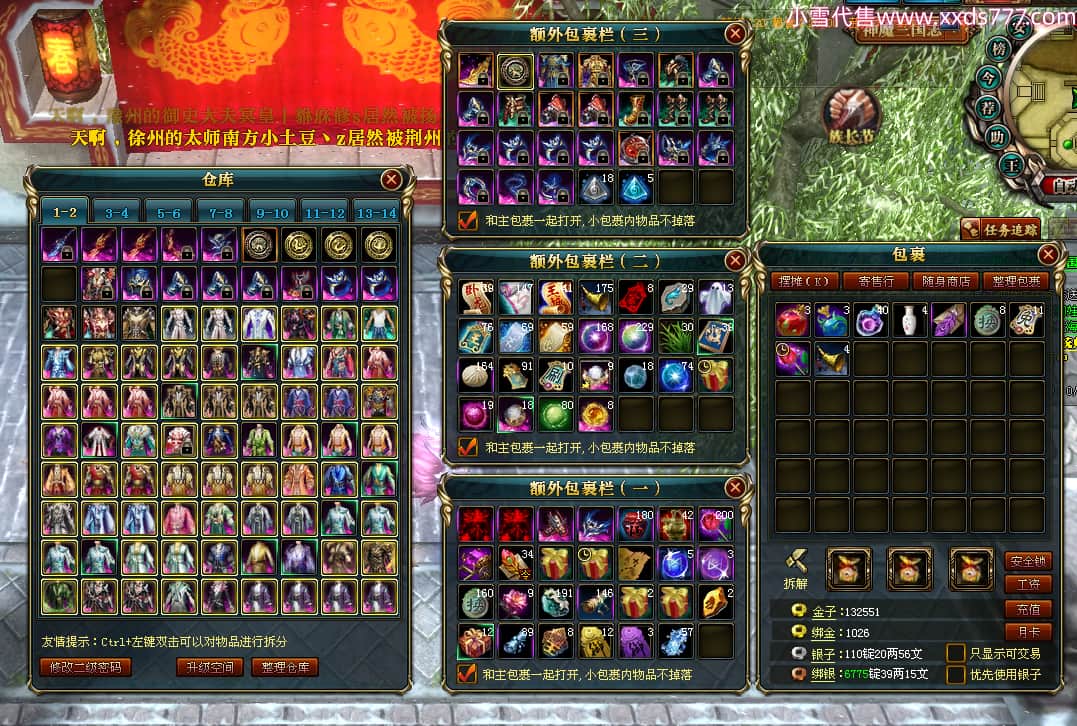The height and width of the screenshot is (726, 1077).
Task: Select the white porcelain vase item
Action: (906, 320)
